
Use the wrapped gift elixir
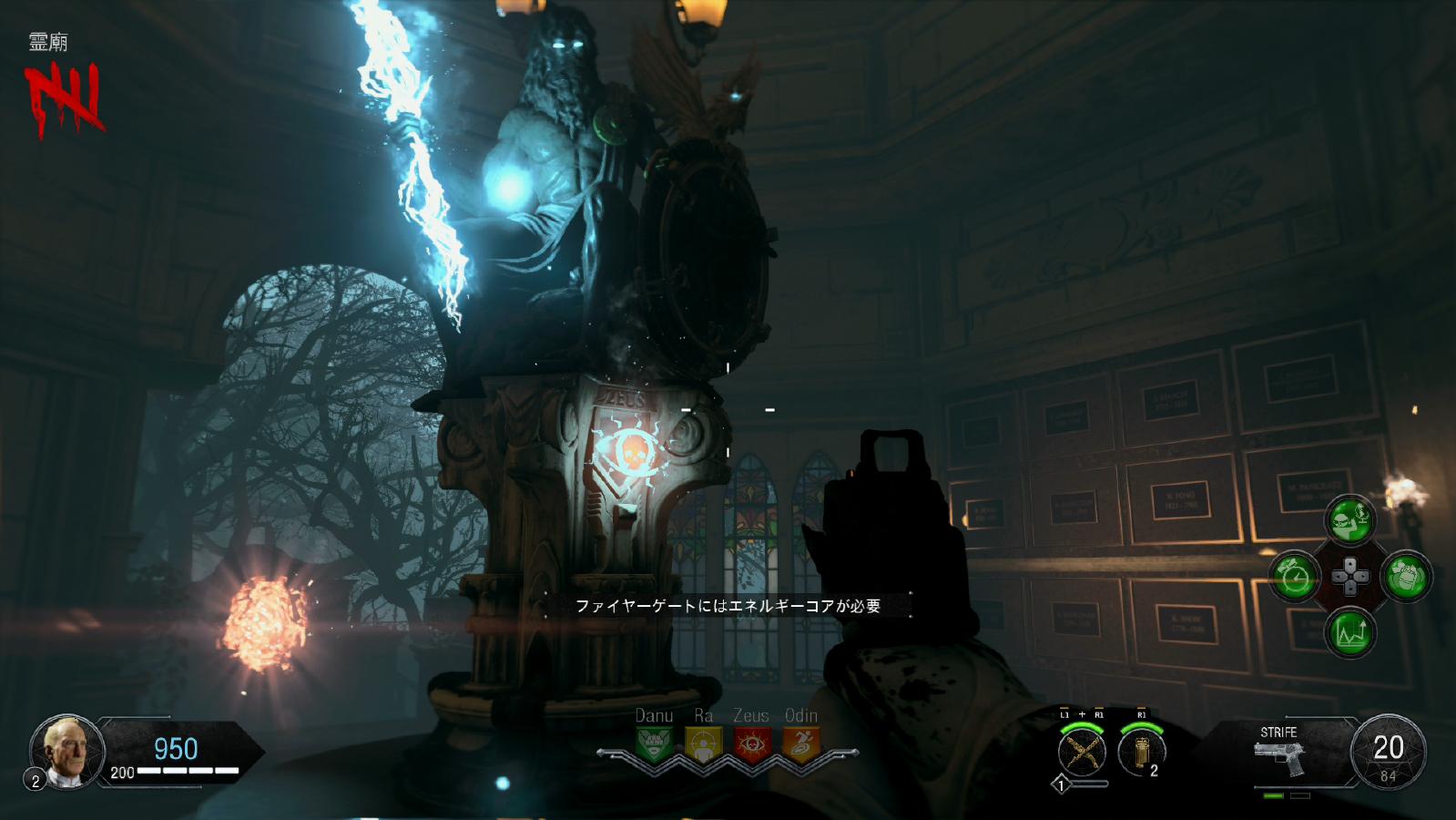tap(1405, 577)
